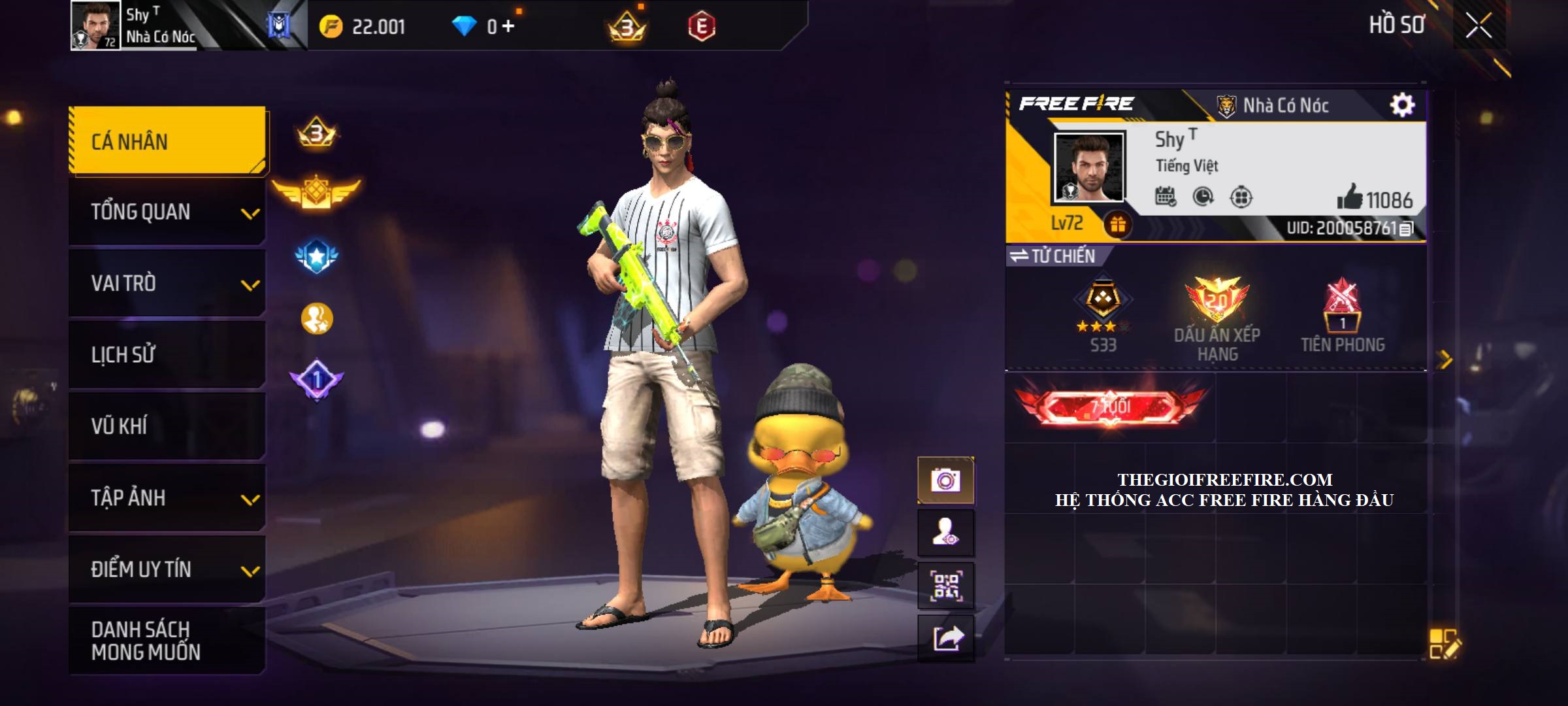Open Danh Sách Mong Muốn wishlist
Image resolution: width=1568 pixels, height=706 pixels.
click(x=167, y=641)
